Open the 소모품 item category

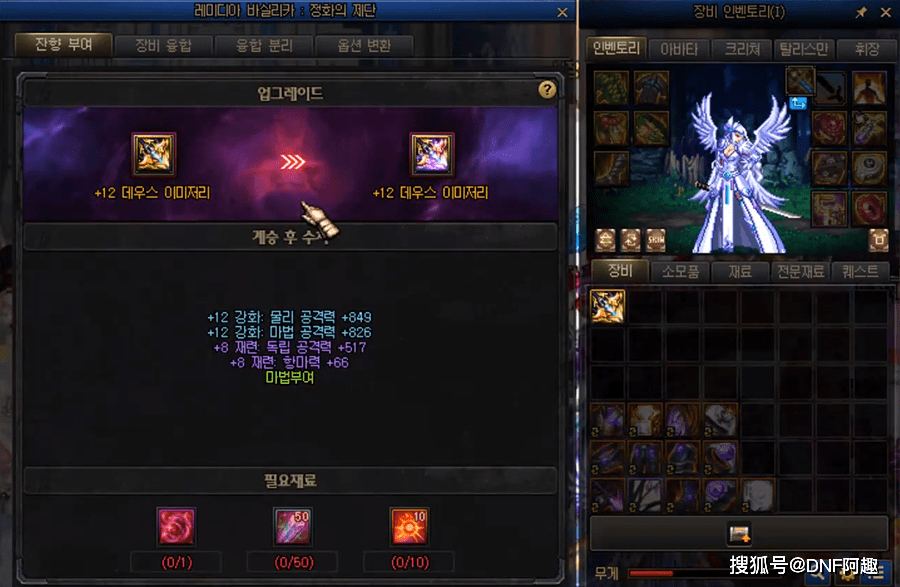pyautogui.click(x=681, y=271)
